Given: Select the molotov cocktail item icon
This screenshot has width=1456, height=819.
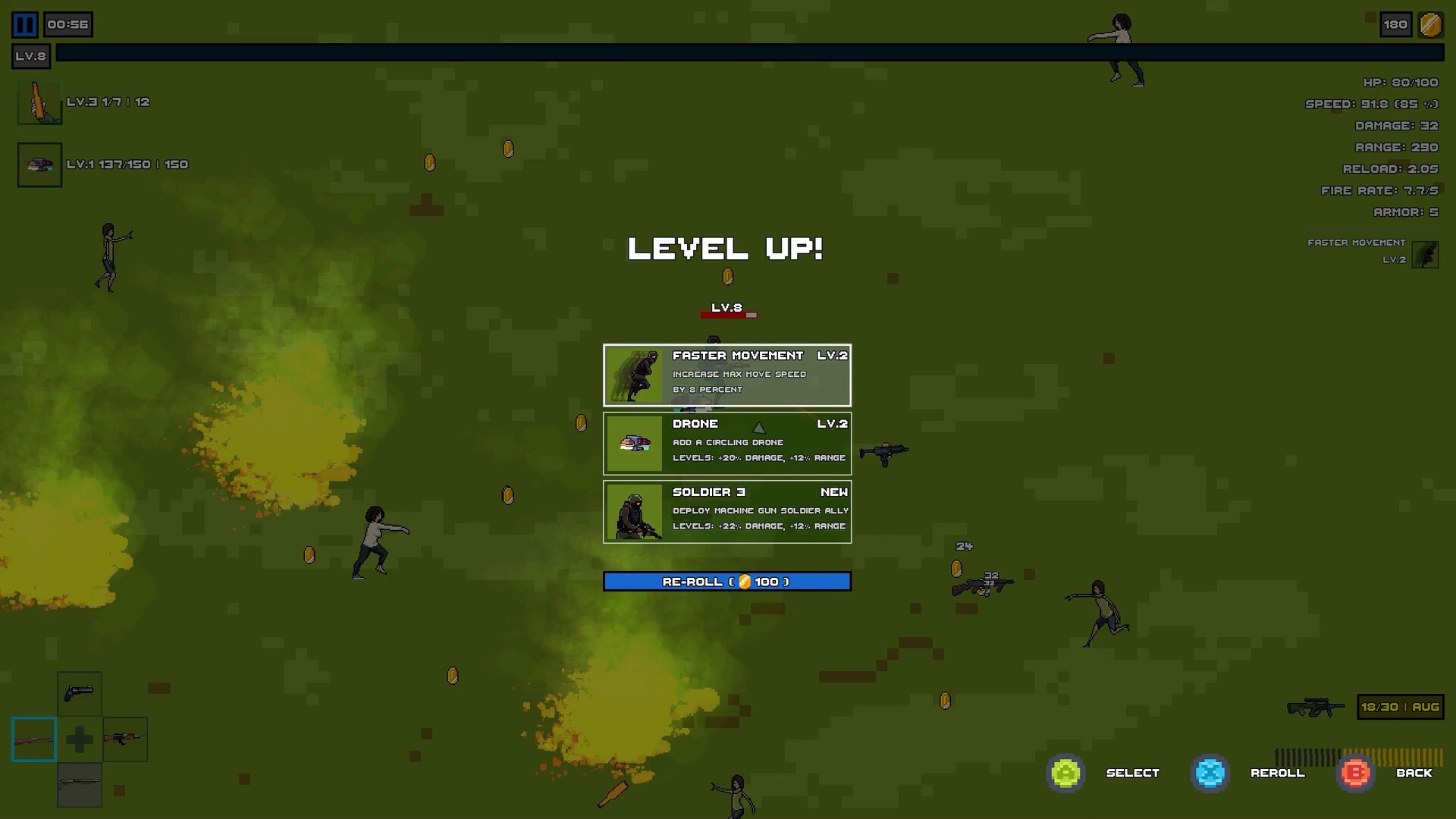Looking at the screenshot, I should click(x=39, y=103).
